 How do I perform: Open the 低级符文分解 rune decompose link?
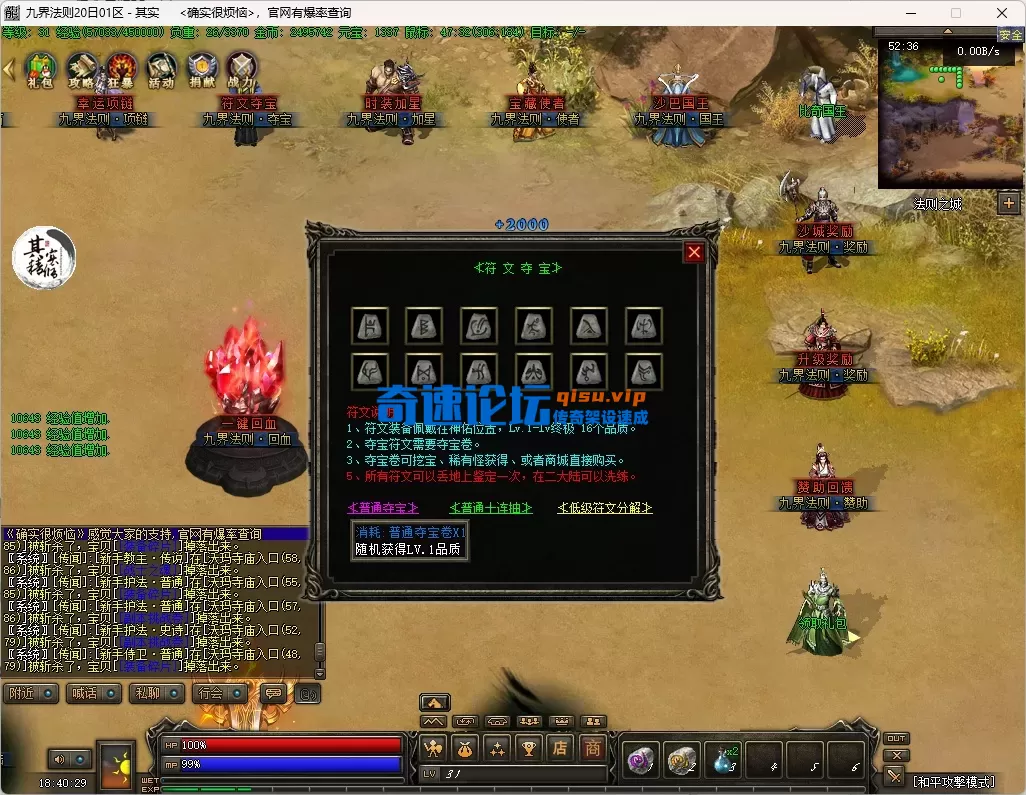tap(605, 508)
